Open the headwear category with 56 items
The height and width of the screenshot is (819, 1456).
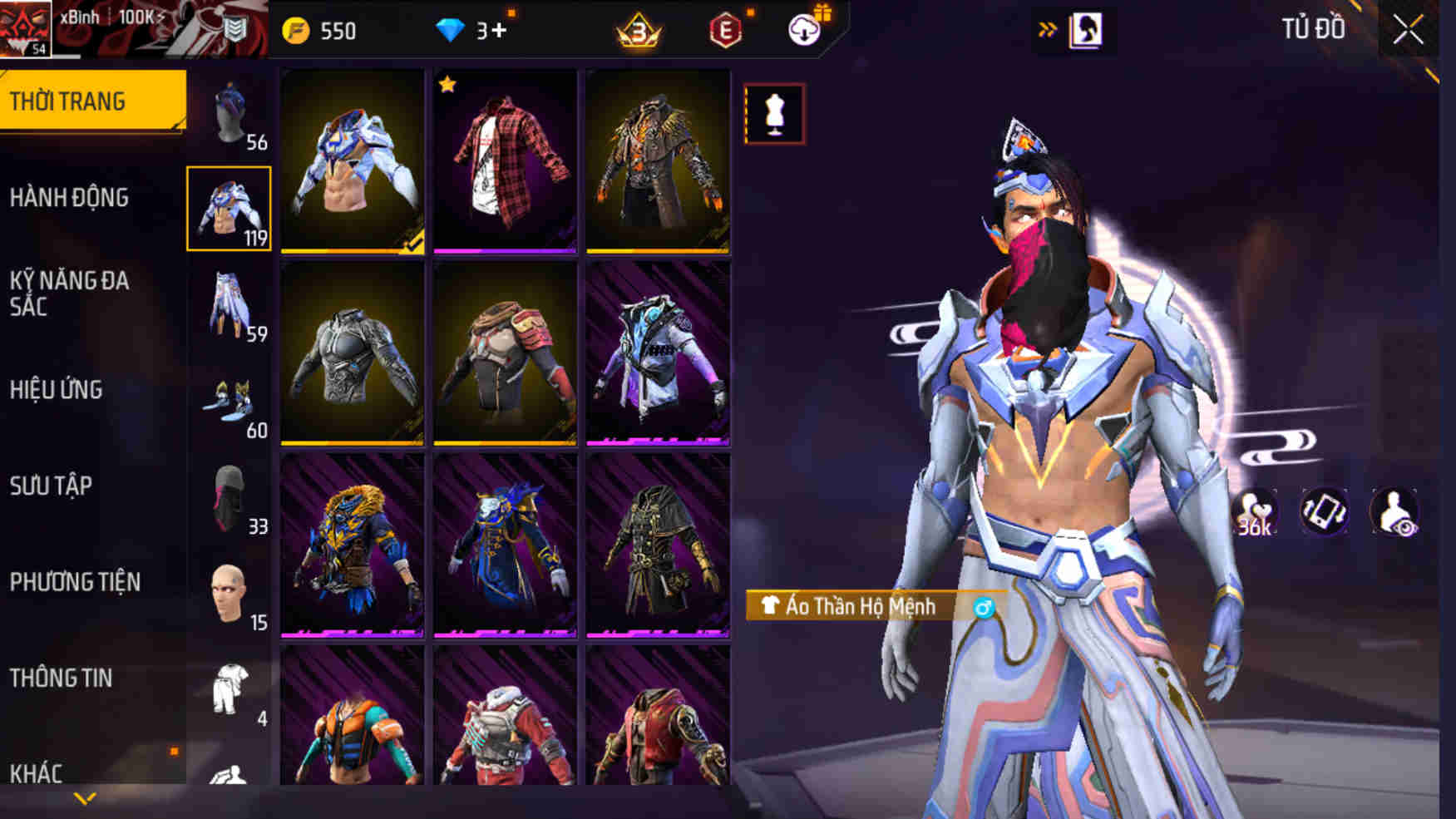[230, 115]
